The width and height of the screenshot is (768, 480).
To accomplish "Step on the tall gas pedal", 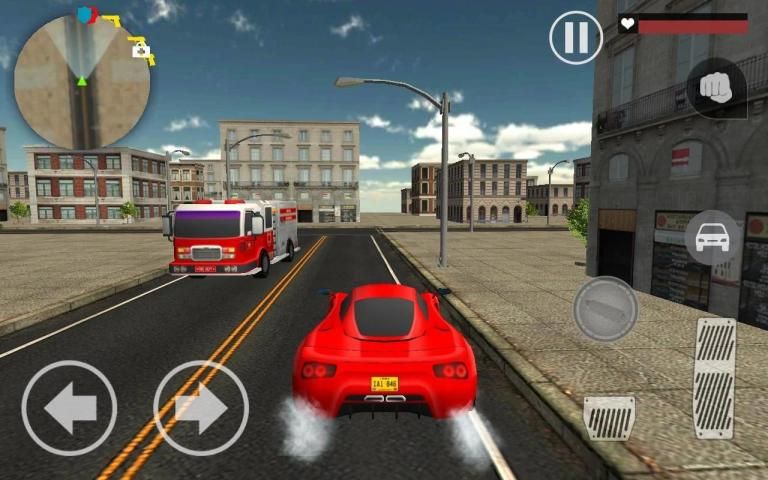I will coord(714,378).
